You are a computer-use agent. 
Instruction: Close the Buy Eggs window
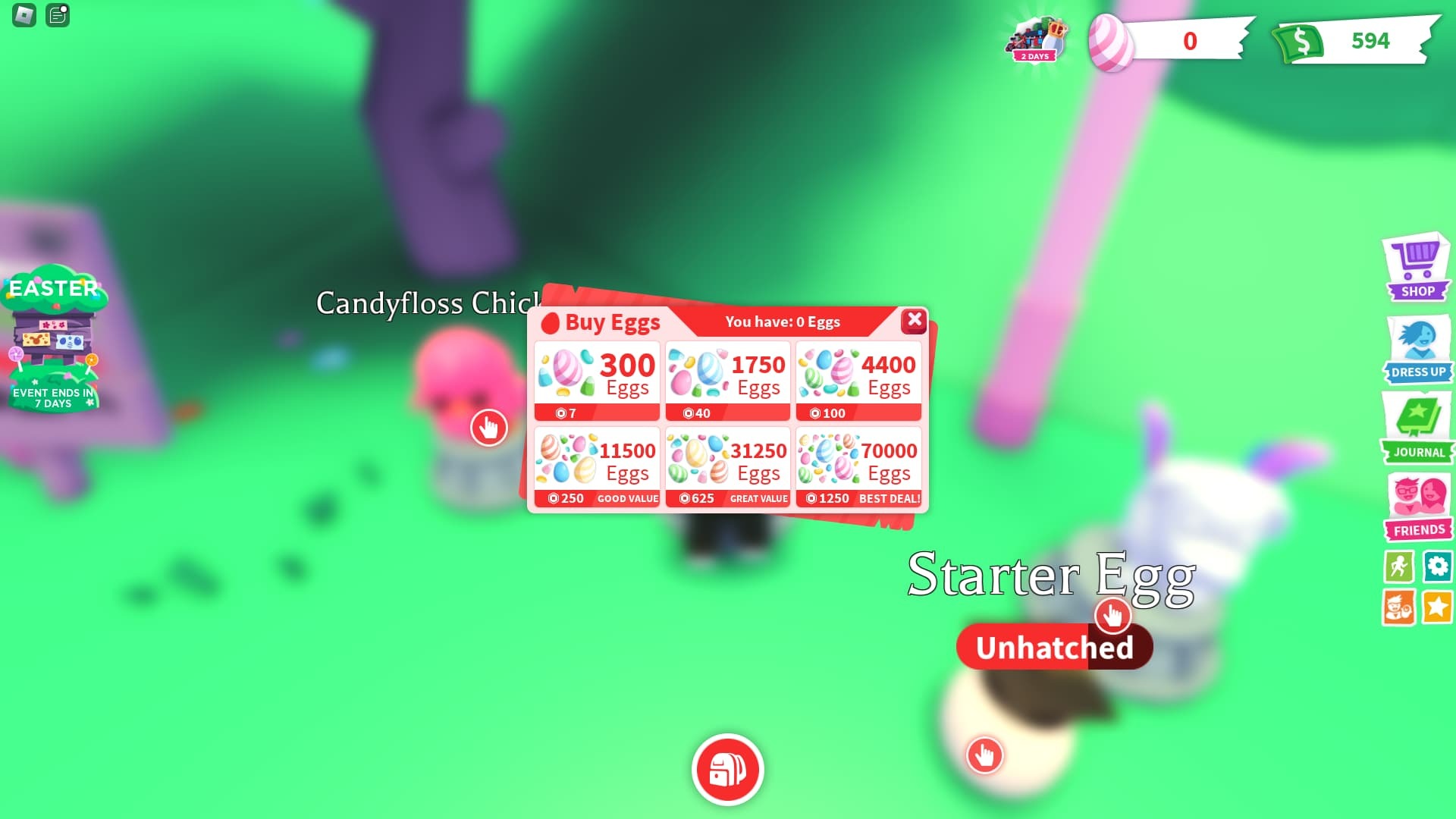coord(915,321)
